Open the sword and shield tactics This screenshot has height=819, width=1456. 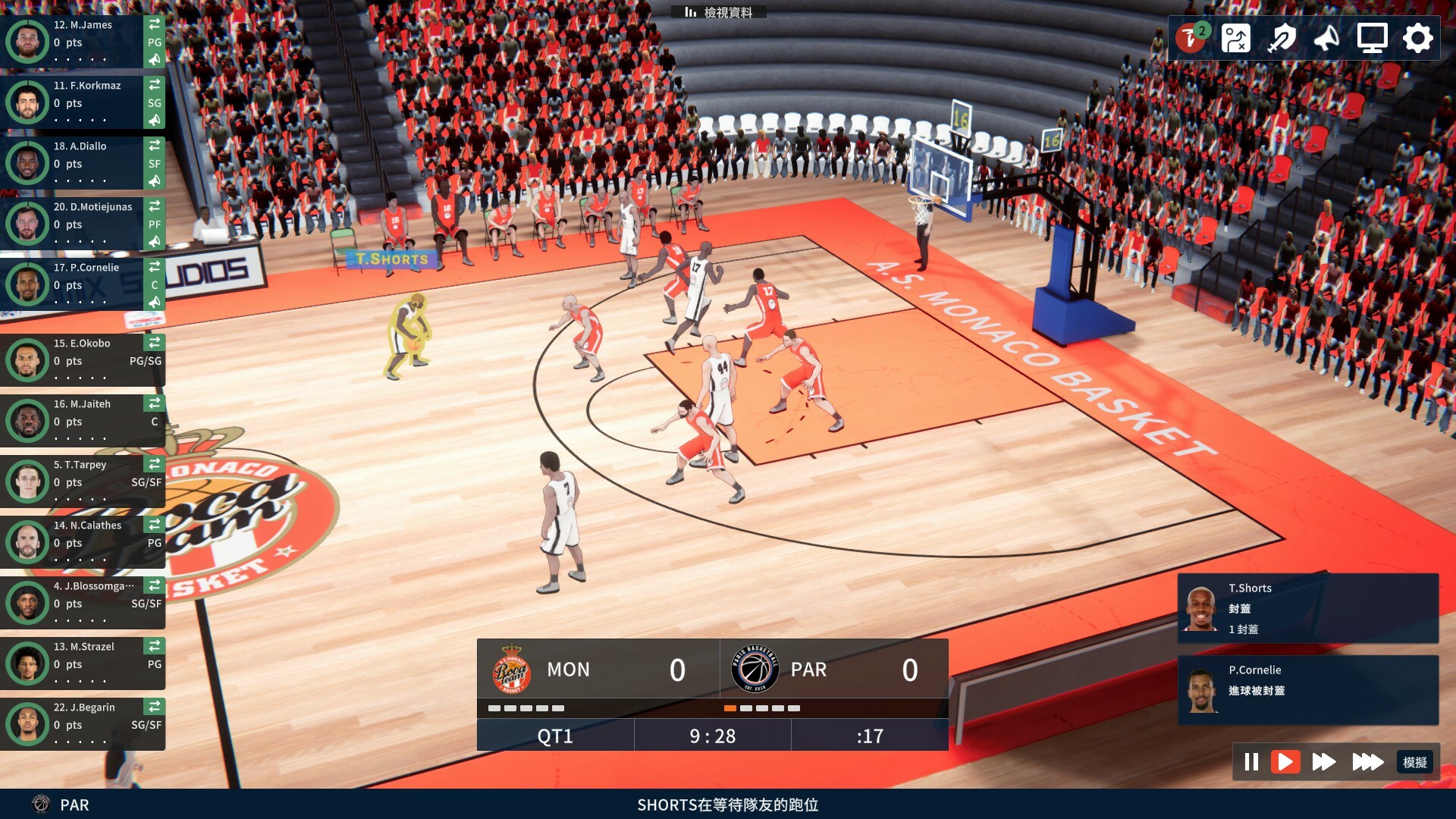point(1281,38)
